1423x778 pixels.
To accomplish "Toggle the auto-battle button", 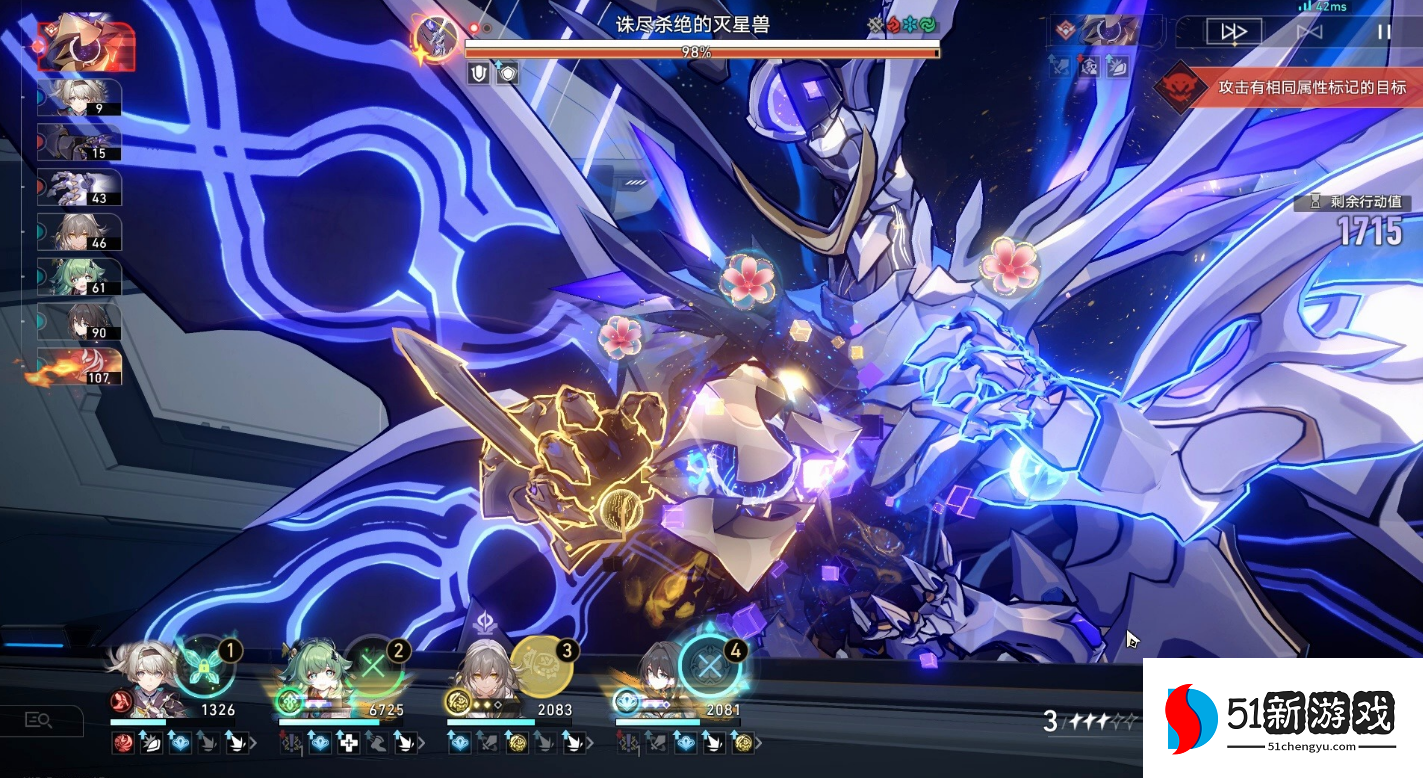I will click(1309, 31).
